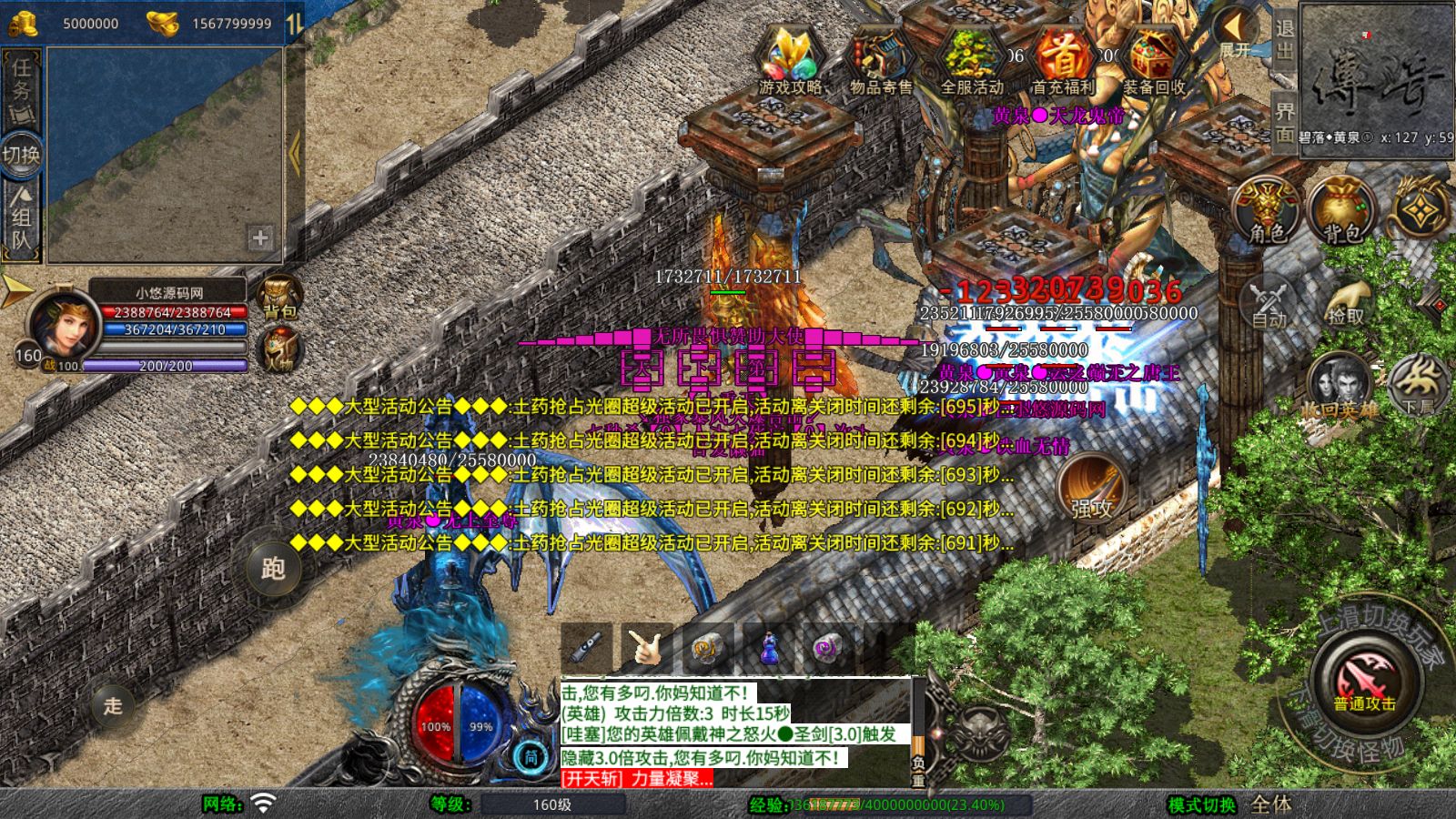This screenshot has width=1456, height=819.
Task: Open the 首充福利 first-recharge bonus
Action: (x=1062, y=60)
